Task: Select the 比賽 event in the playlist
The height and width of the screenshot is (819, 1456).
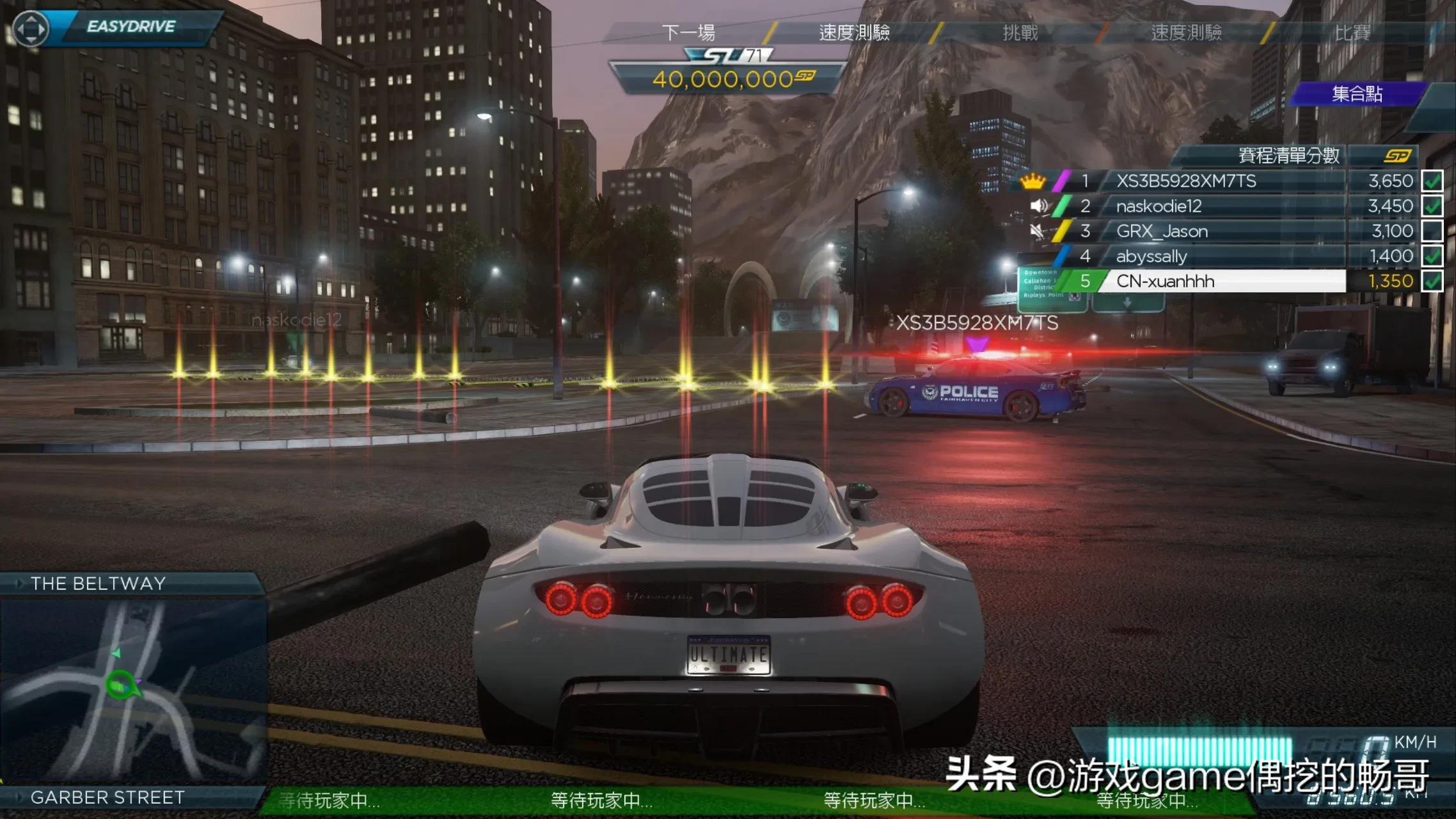Action: coord(1352,32)
